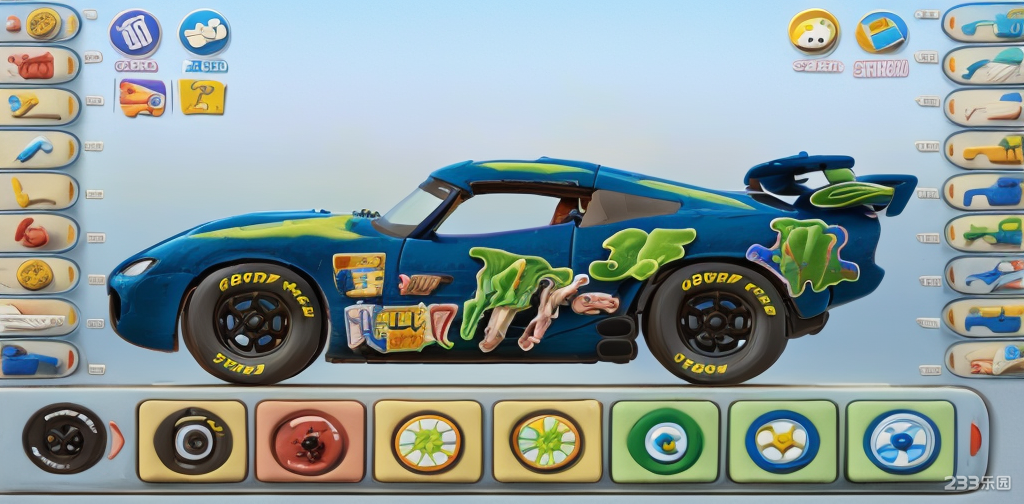
Task: Open the round blue icon with white shape
Action: click(x=204, y=33)
